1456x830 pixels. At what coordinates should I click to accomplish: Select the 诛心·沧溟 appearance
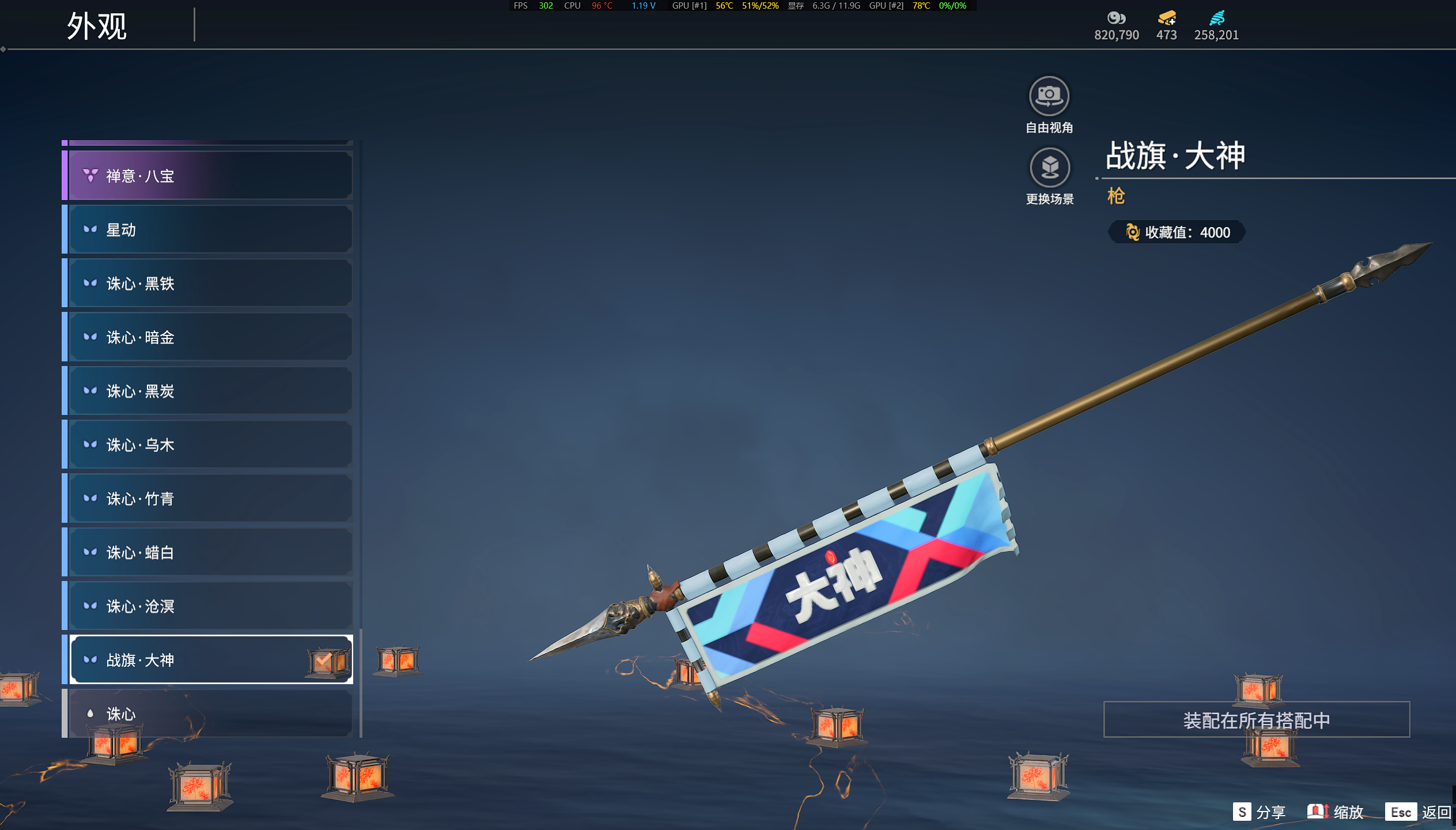tap(210, 606)
